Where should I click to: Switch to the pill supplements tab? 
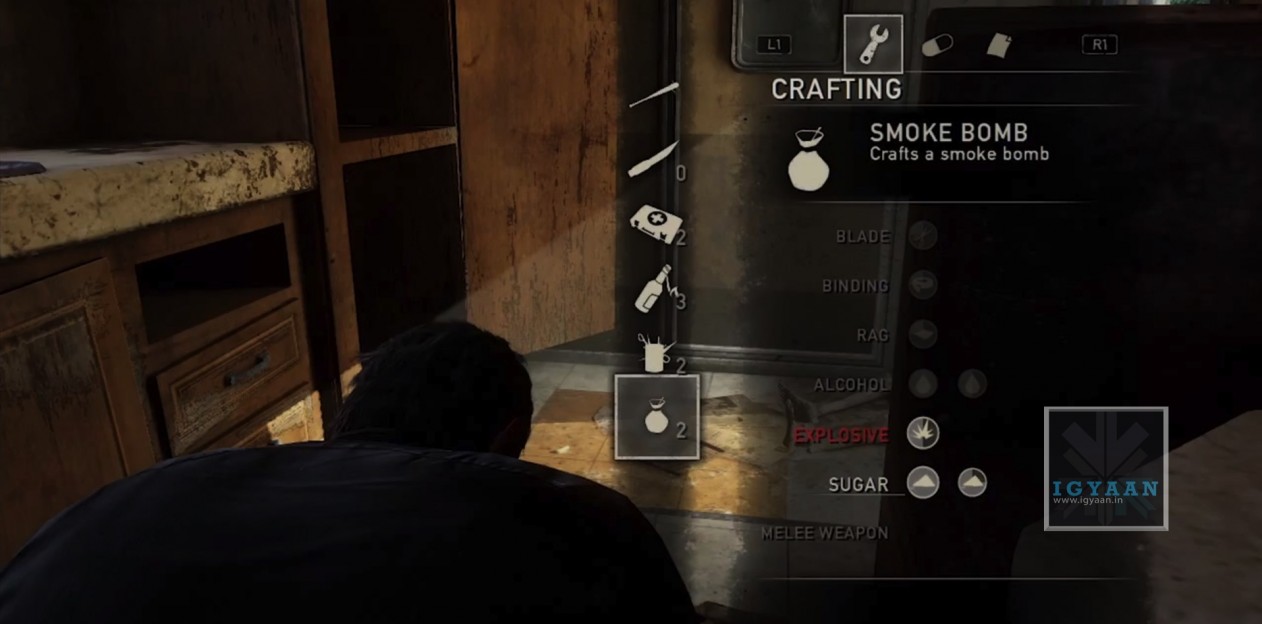click(x=937, y=45)
